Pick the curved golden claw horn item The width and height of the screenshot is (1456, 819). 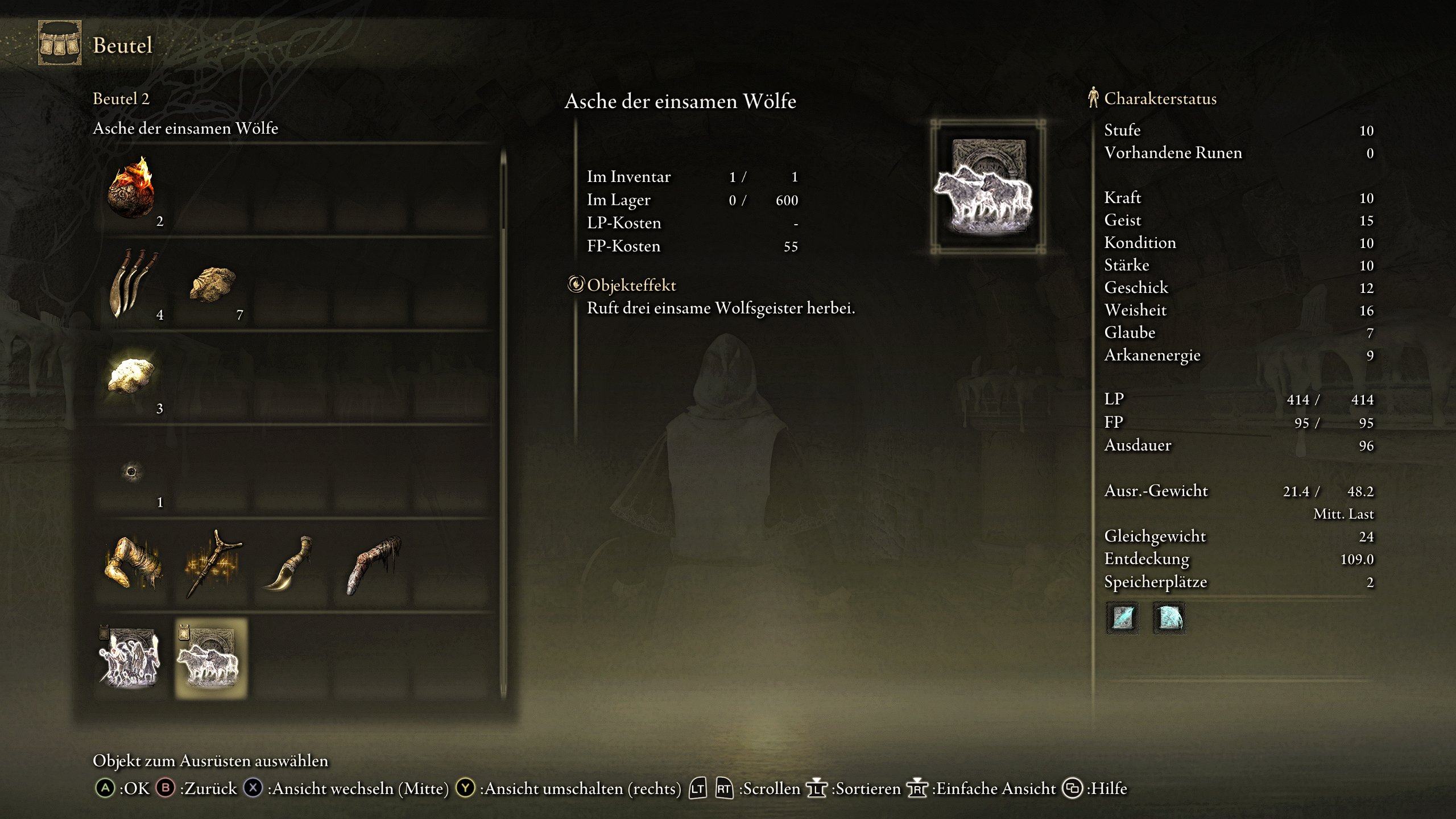[x=291, y=564]
